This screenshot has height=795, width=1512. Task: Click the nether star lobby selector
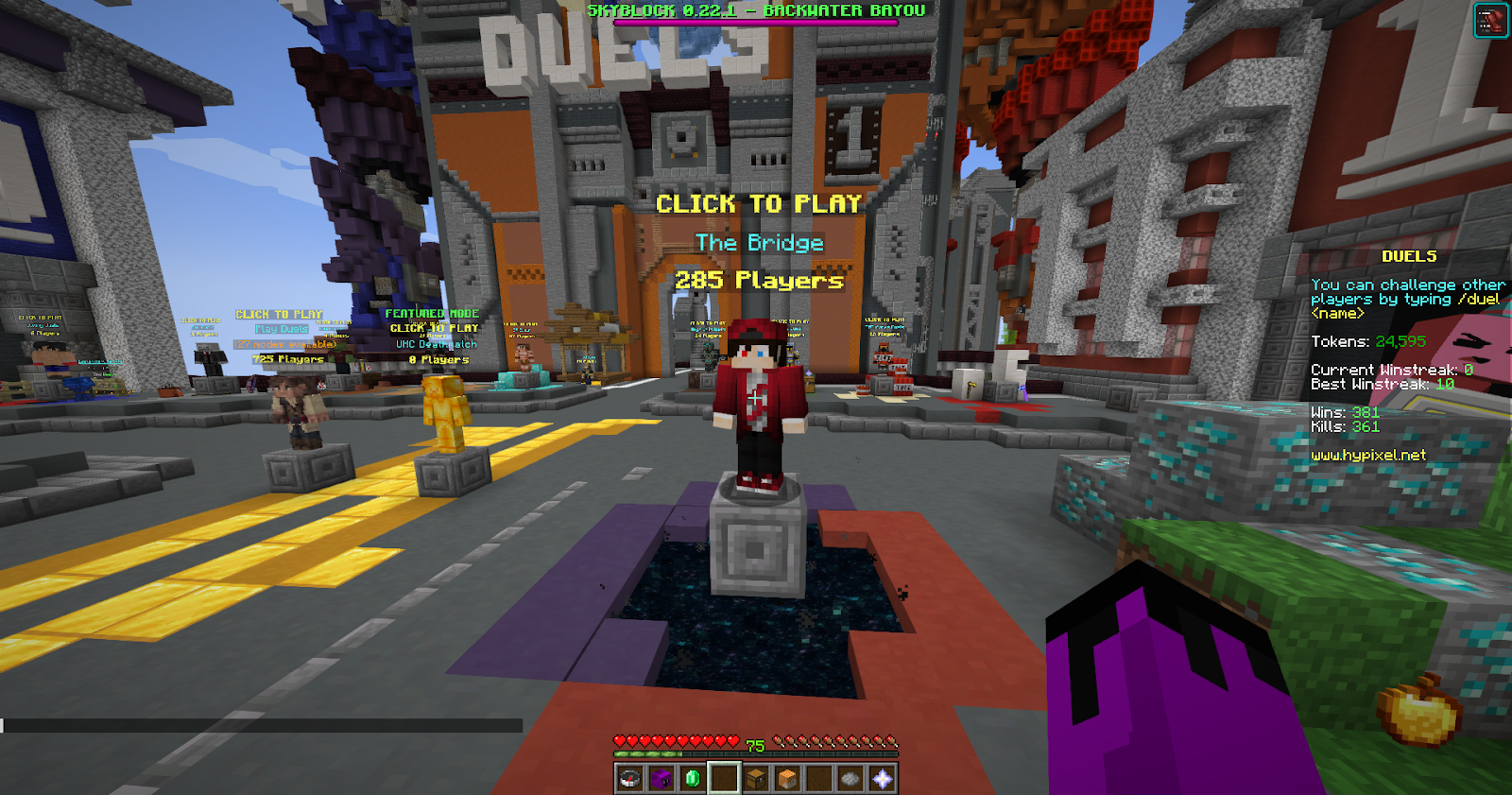coord(881,777)
